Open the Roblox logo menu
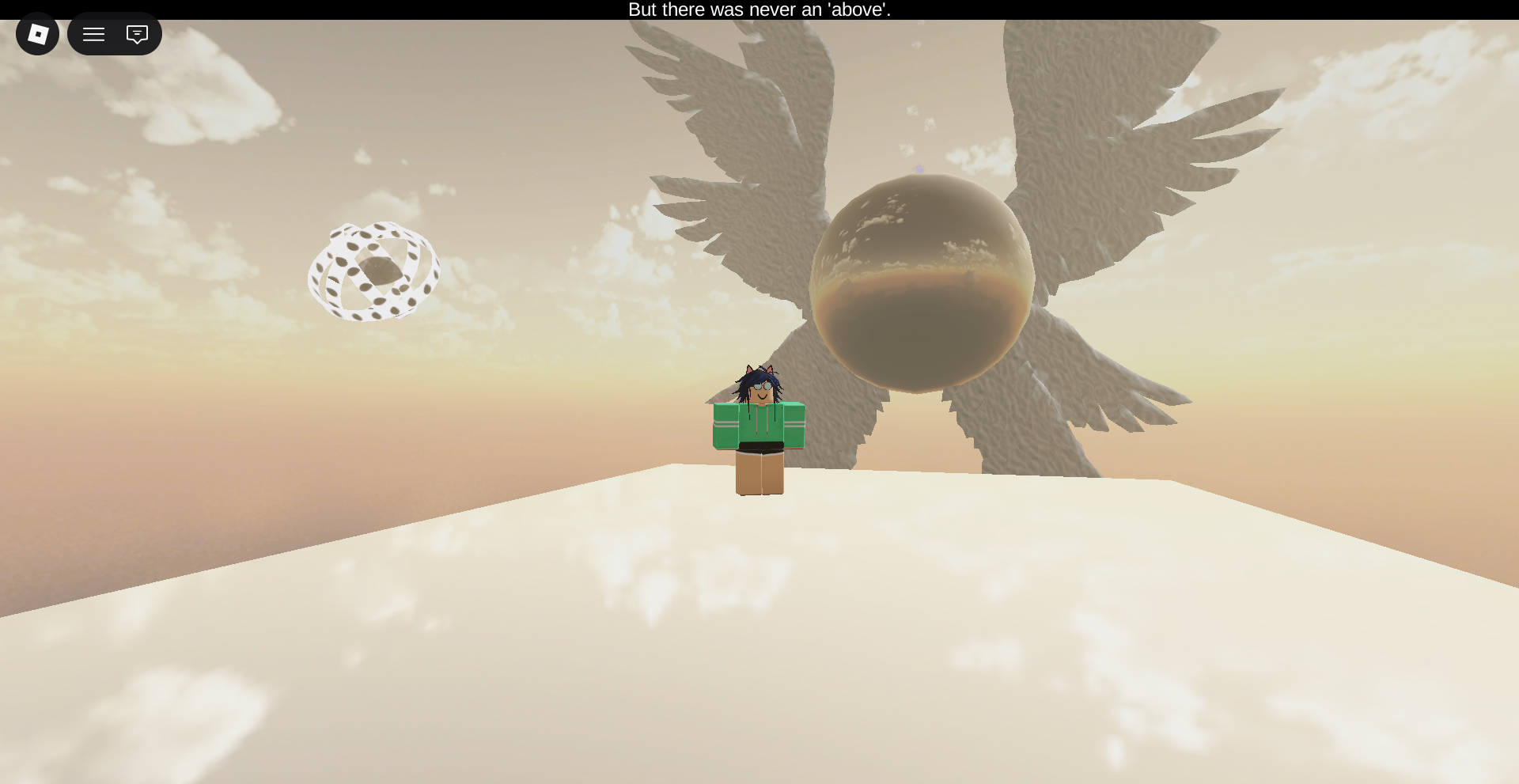 37,34
